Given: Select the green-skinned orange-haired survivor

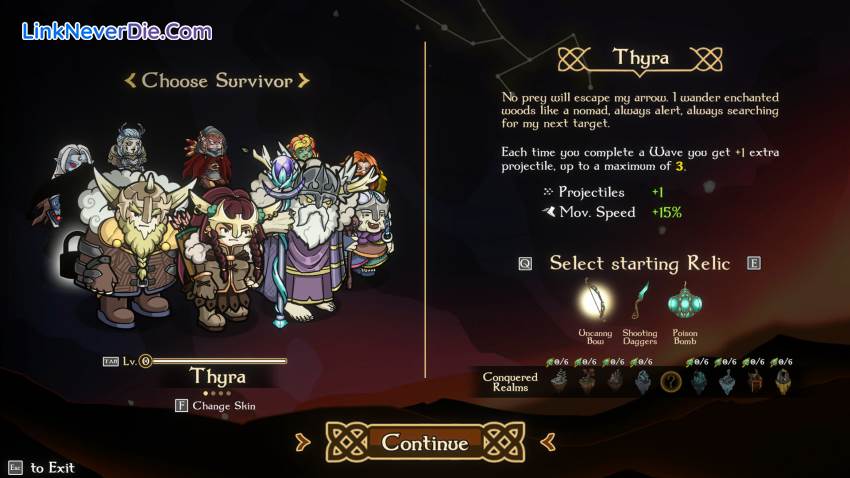Looking at the screenshot, I should pos(301,150).
